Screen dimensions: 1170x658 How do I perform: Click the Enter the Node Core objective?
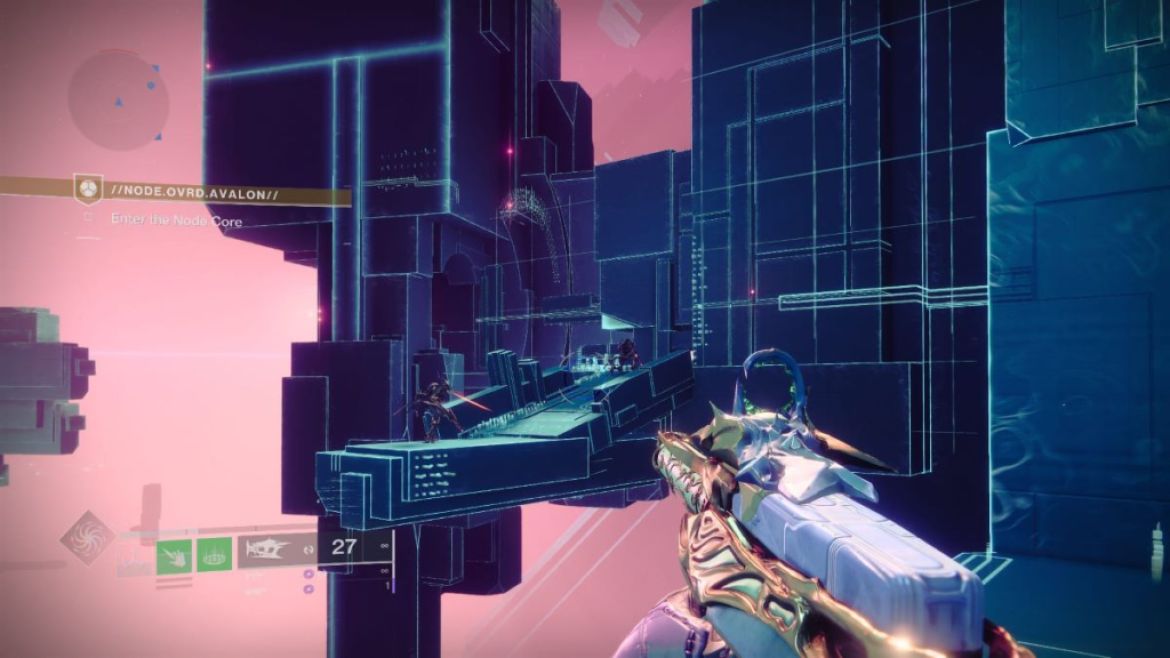(x=176, y=221)
